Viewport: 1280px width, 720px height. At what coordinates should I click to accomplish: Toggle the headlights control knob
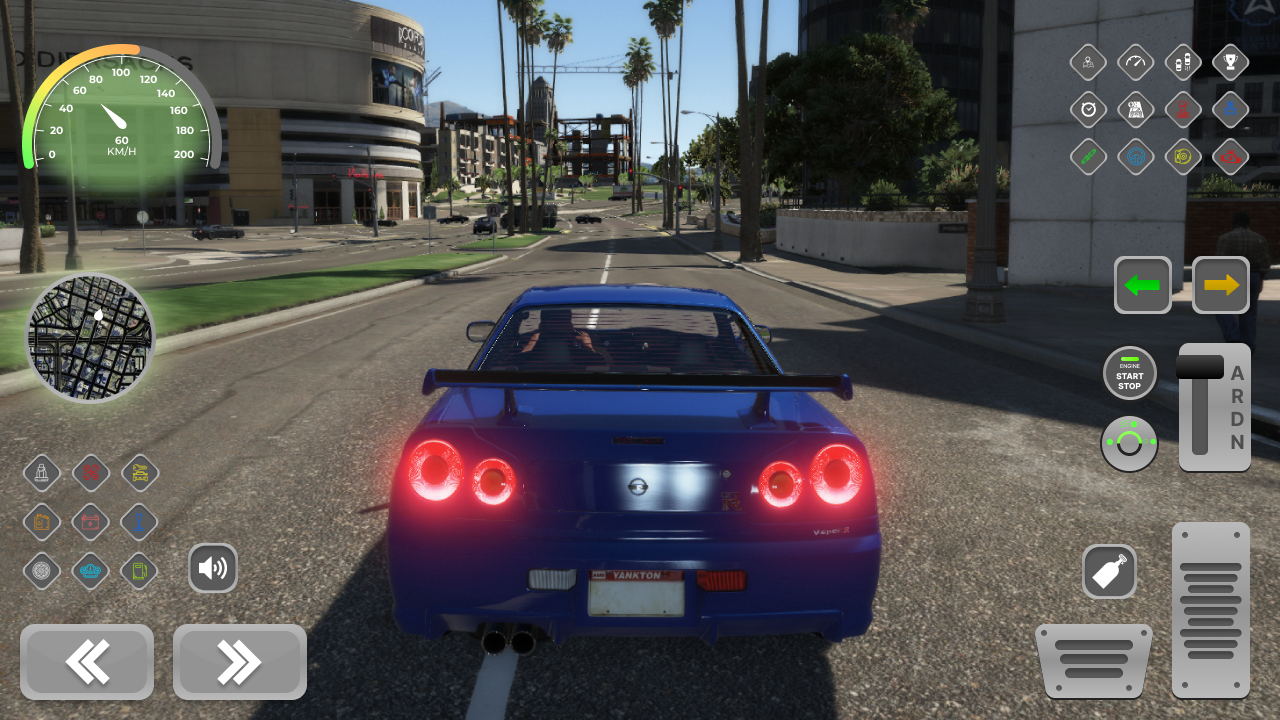pos(1129,444)
